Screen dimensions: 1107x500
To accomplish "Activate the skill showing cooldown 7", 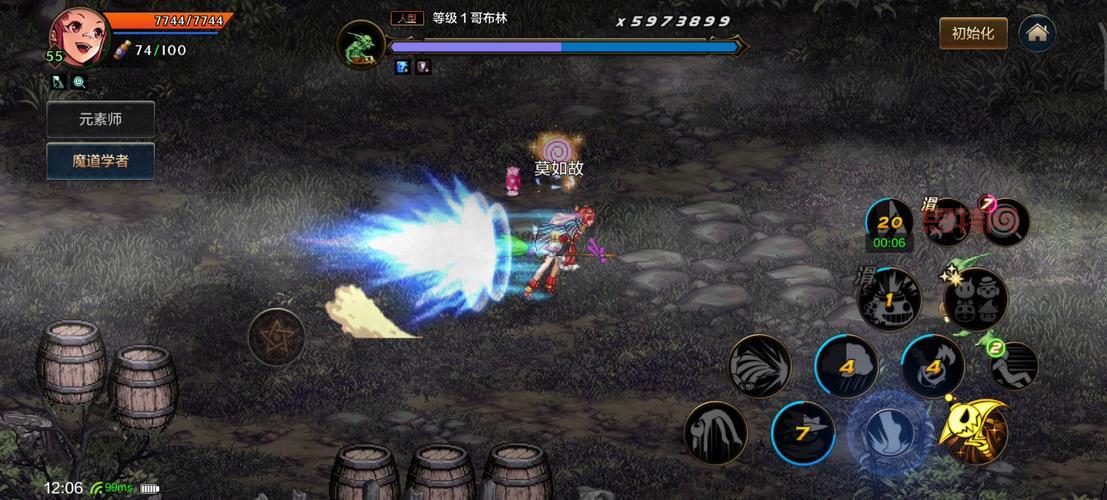I will coord(802,432).
